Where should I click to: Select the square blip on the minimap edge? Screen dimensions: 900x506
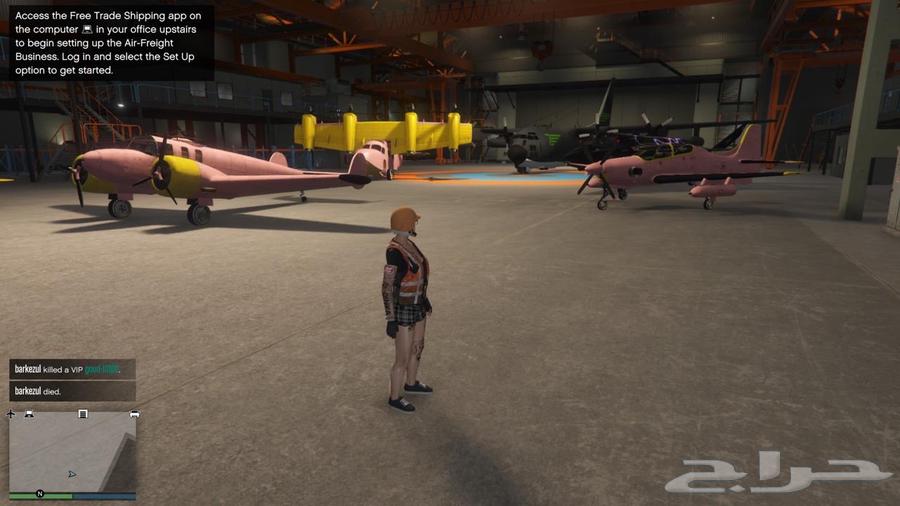point(83,413)
